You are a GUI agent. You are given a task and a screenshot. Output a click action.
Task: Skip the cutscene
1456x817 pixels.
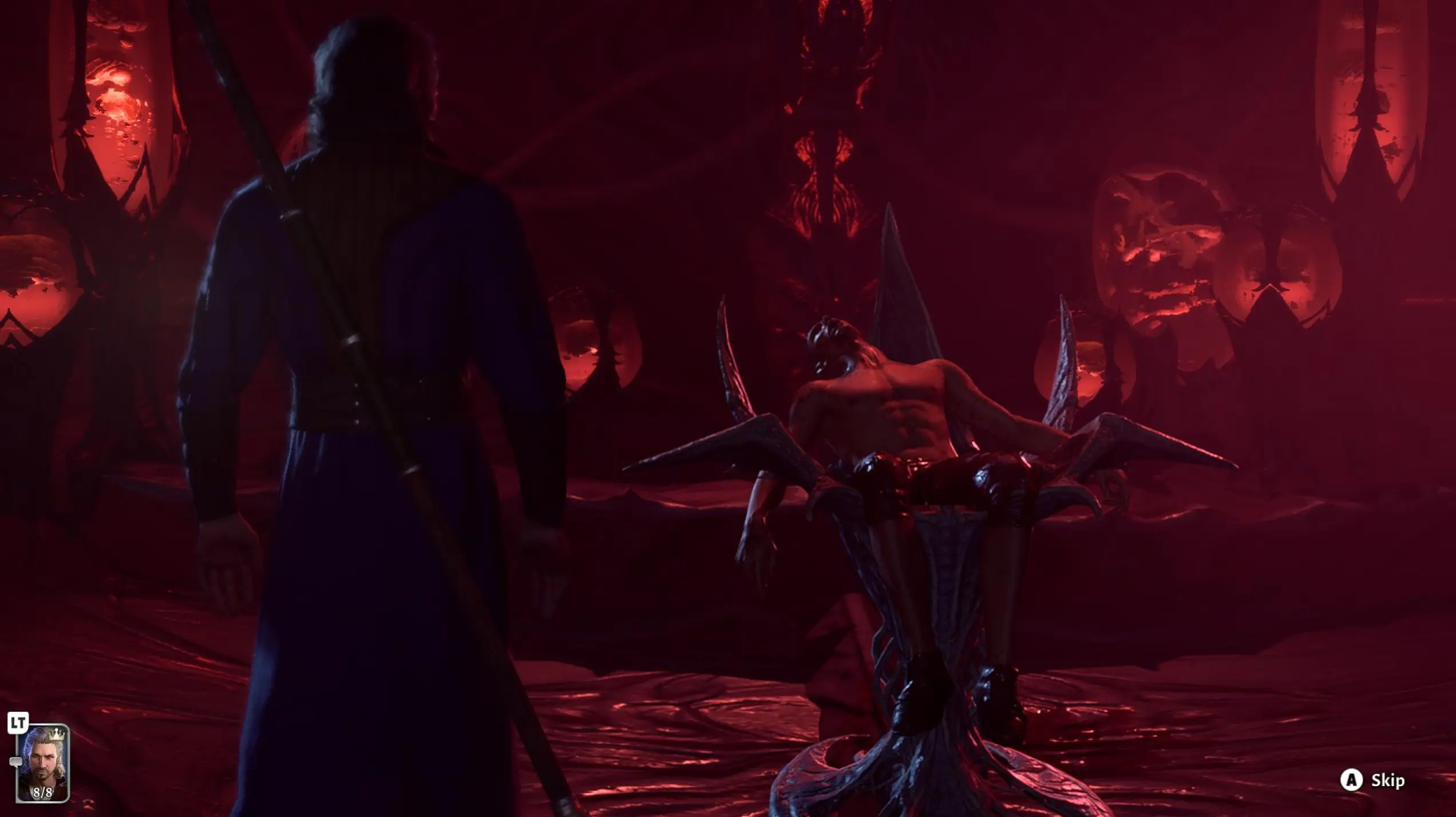(x=1371, y=780)
